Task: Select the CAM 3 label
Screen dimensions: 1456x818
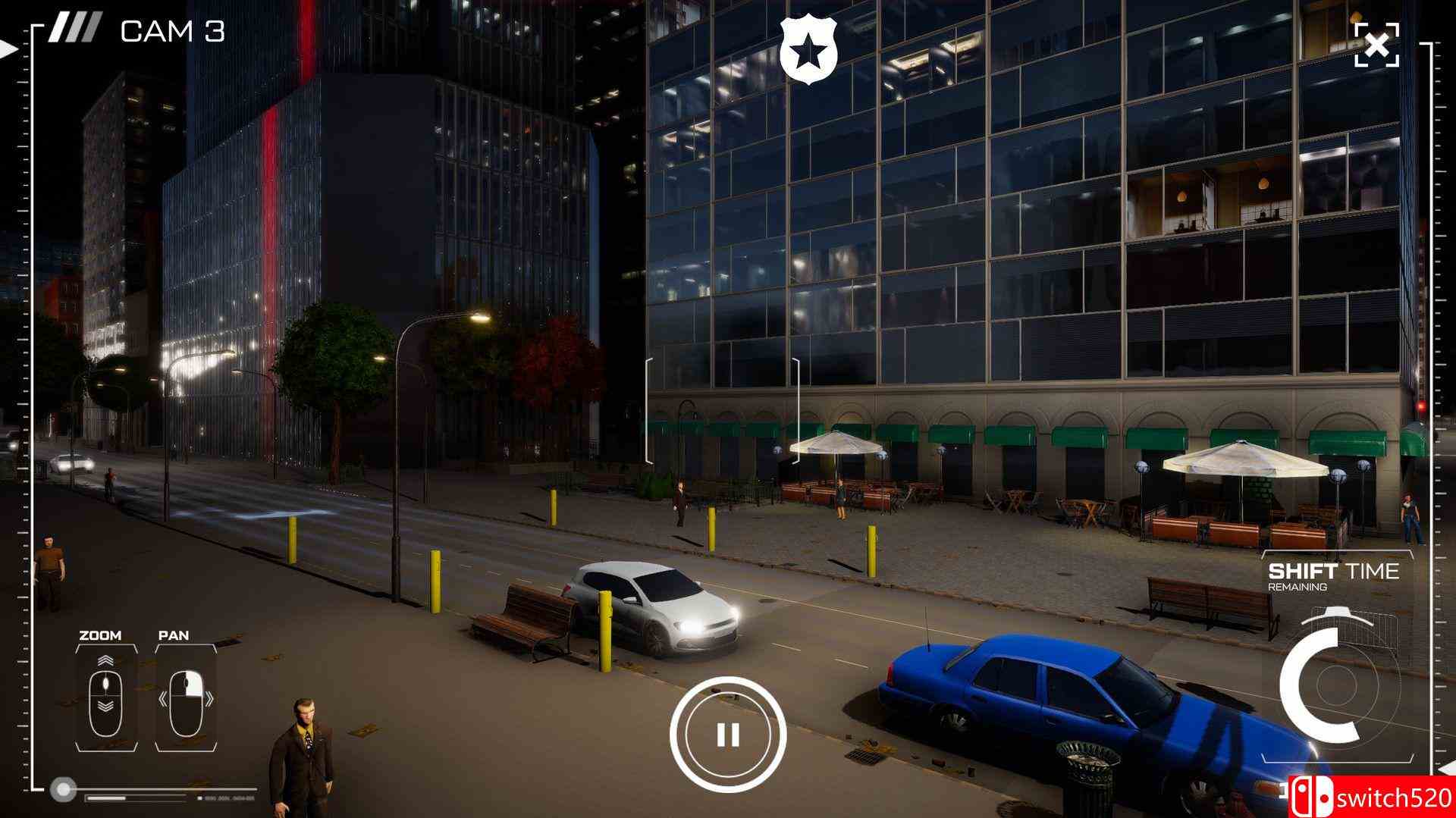Action: 172,32
